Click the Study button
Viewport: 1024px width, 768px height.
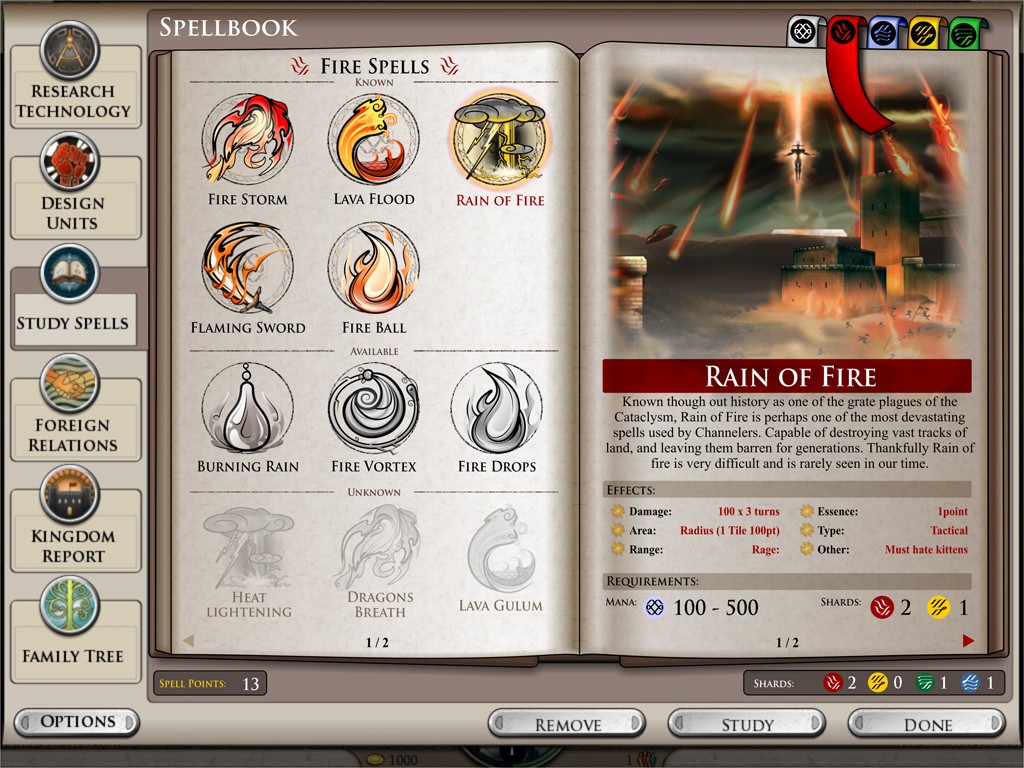click(x=747, y=724)
